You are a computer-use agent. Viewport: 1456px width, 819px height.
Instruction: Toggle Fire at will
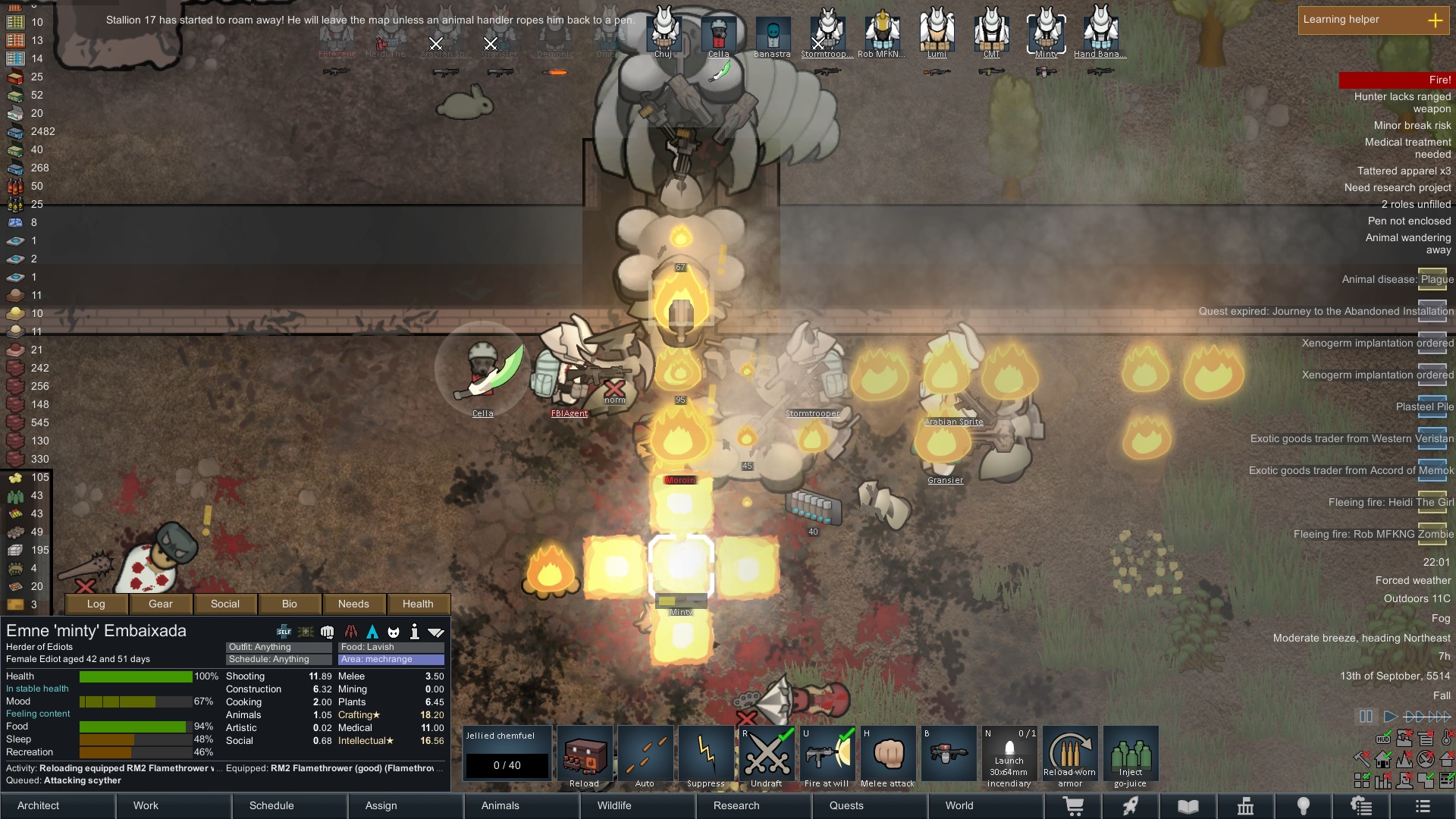[827, 755]
